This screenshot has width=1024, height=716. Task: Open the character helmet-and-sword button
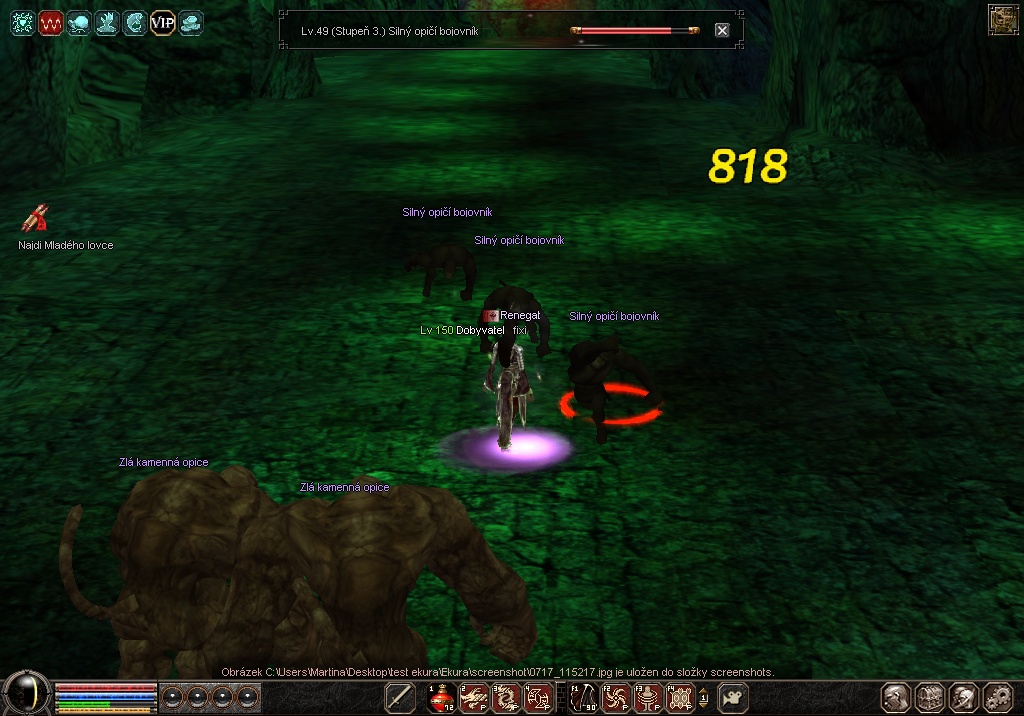[896, 697]
